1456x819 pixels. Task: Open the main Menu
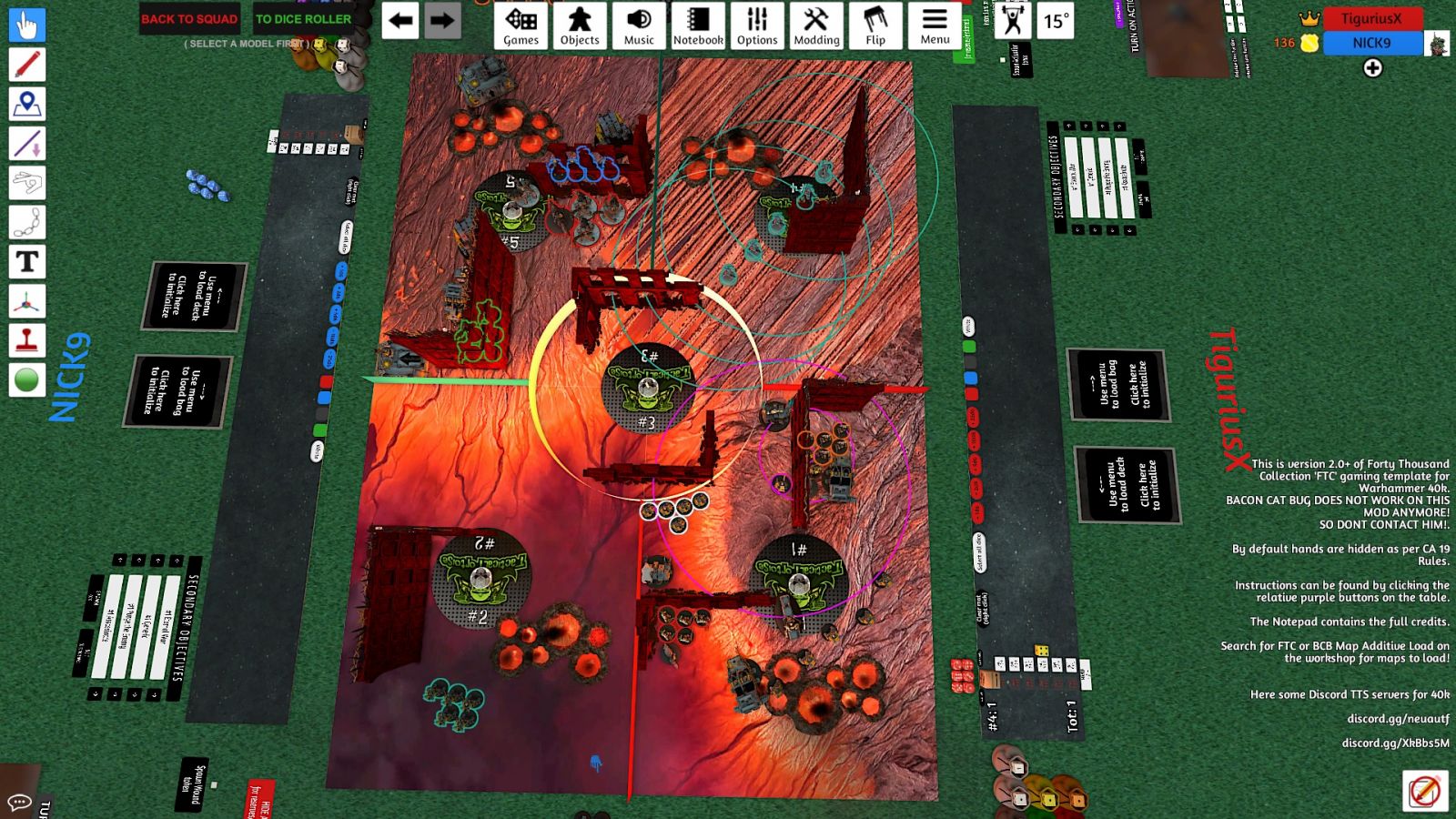(935, 25)
